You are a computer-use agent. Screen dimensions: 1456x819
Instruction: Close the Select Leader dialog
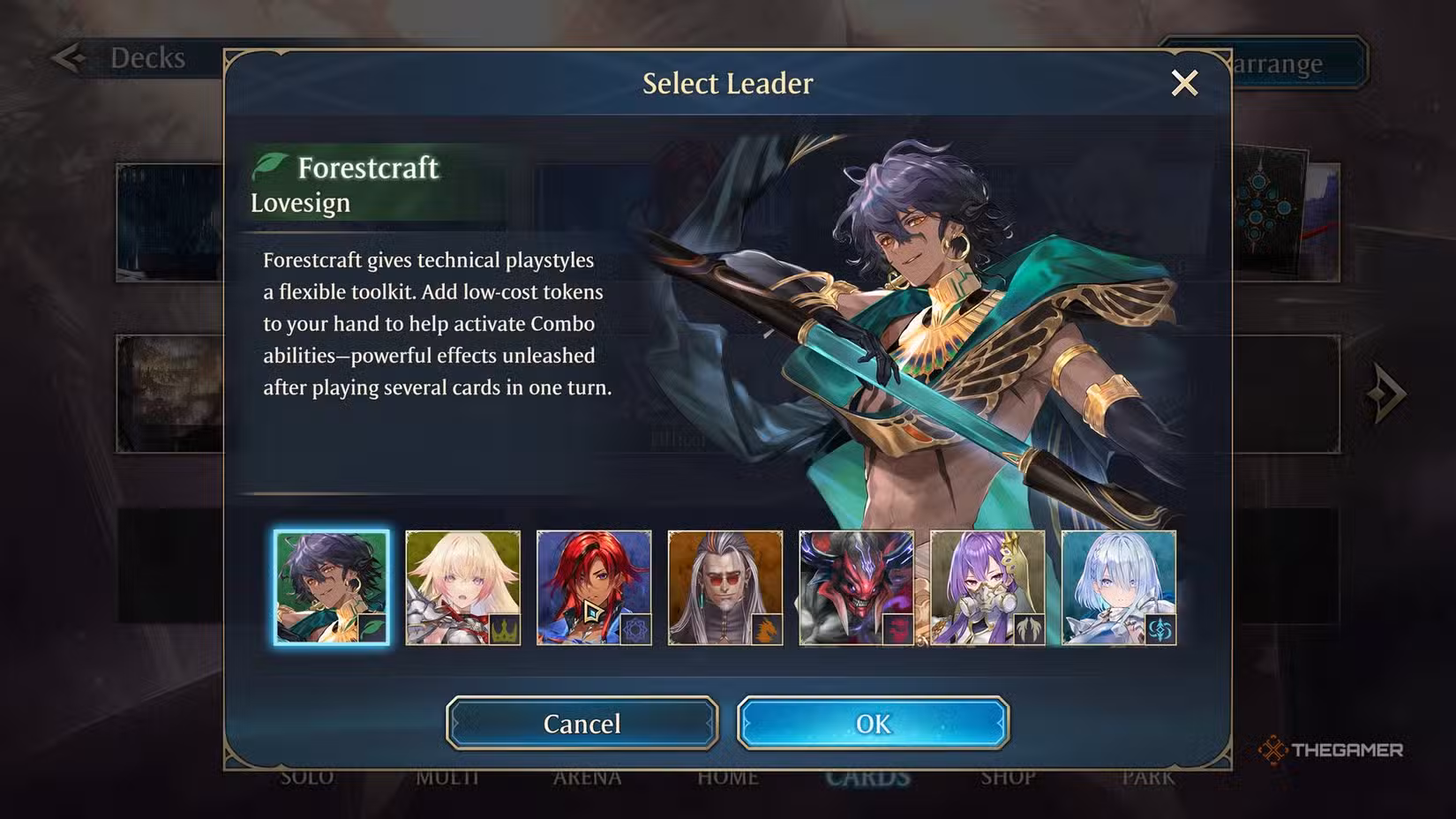click(x=1184, y=83)
